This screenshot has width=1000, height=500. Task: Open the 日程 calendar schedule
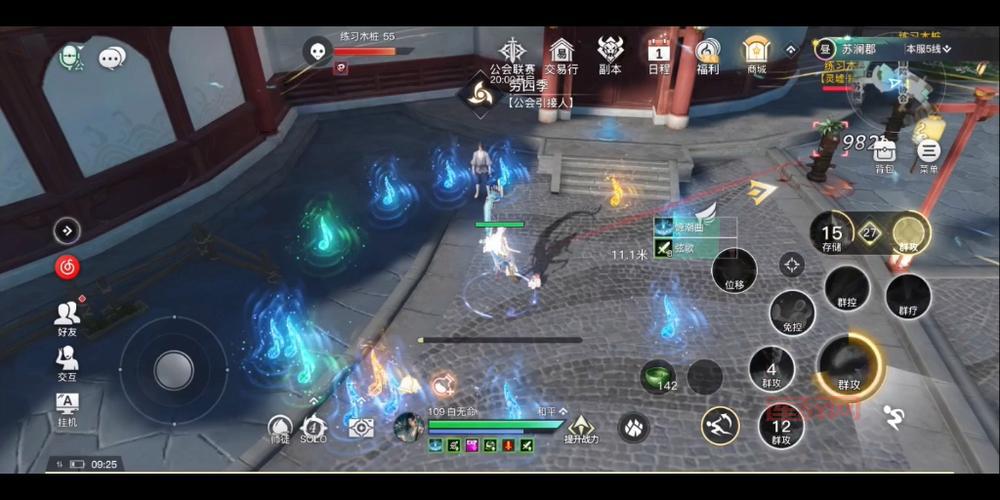(x=659, y=53)
